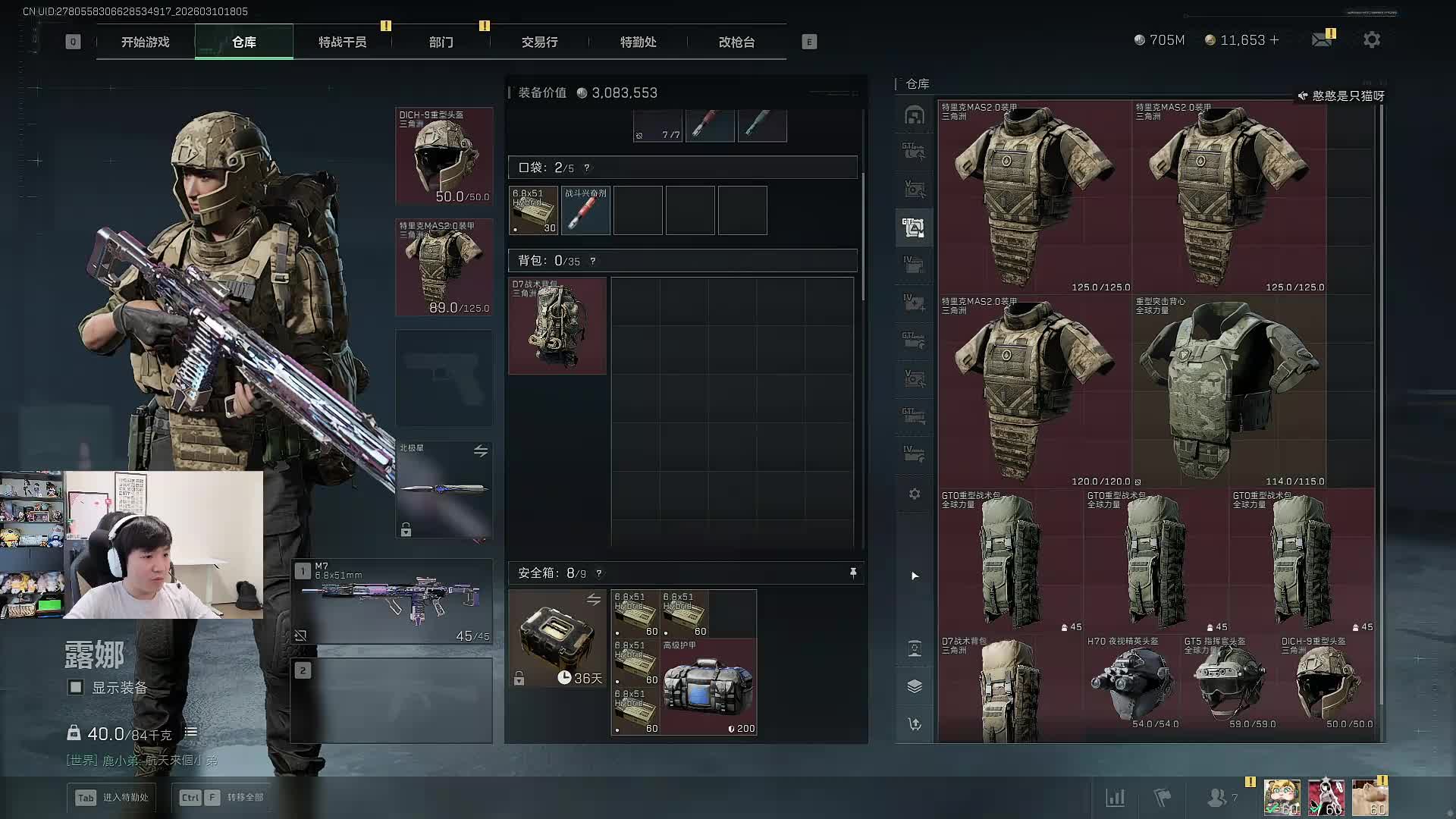This screenshot has width=1456, height=819.
Task: Open the mail envelope icon
Action: pos(1322,40)
